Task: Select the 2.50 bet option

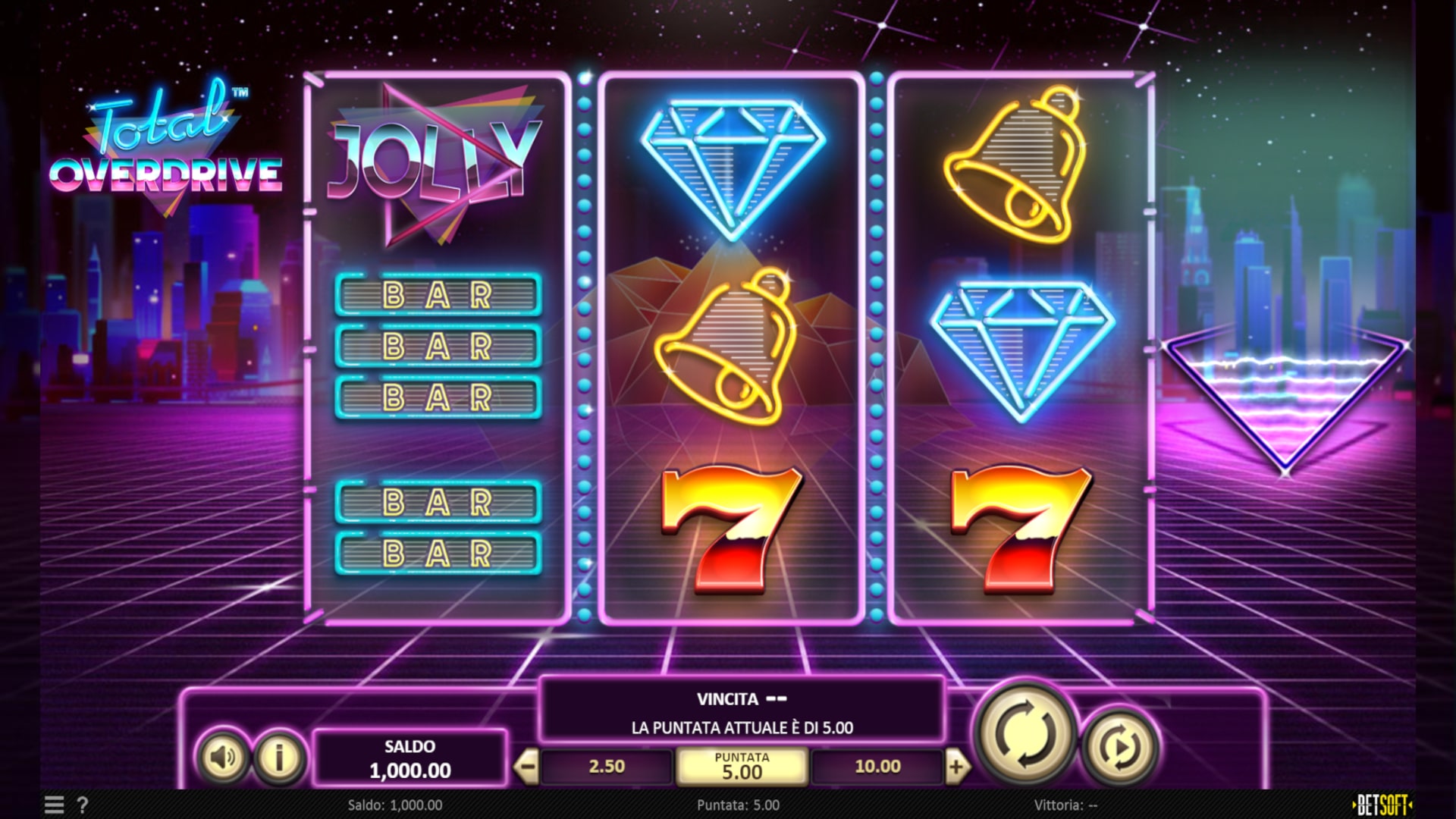Action: pyautogui.click(x=607, y=767)
